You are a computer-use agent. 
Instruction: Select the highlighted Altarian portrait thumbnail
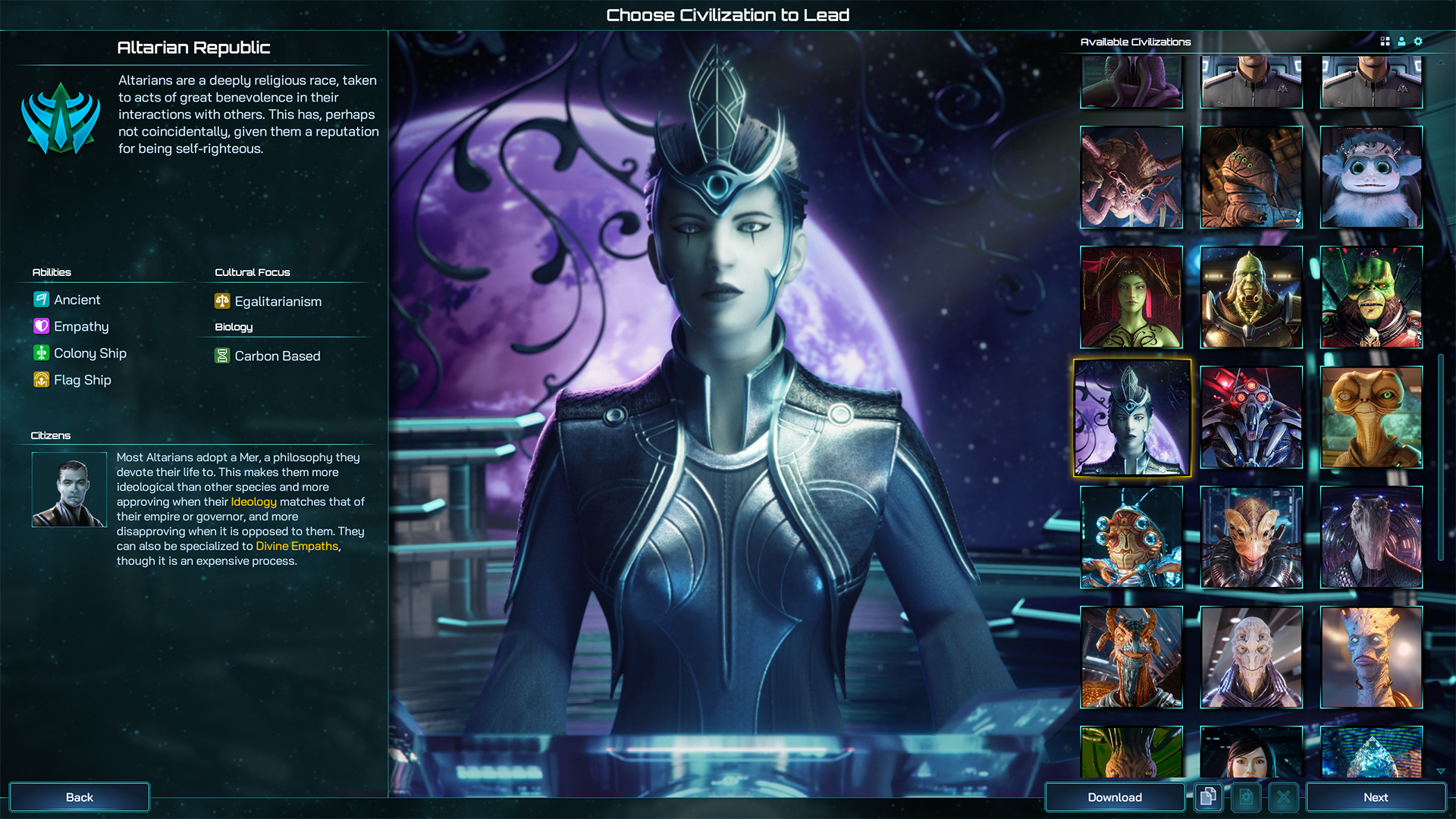[1131, 418]
